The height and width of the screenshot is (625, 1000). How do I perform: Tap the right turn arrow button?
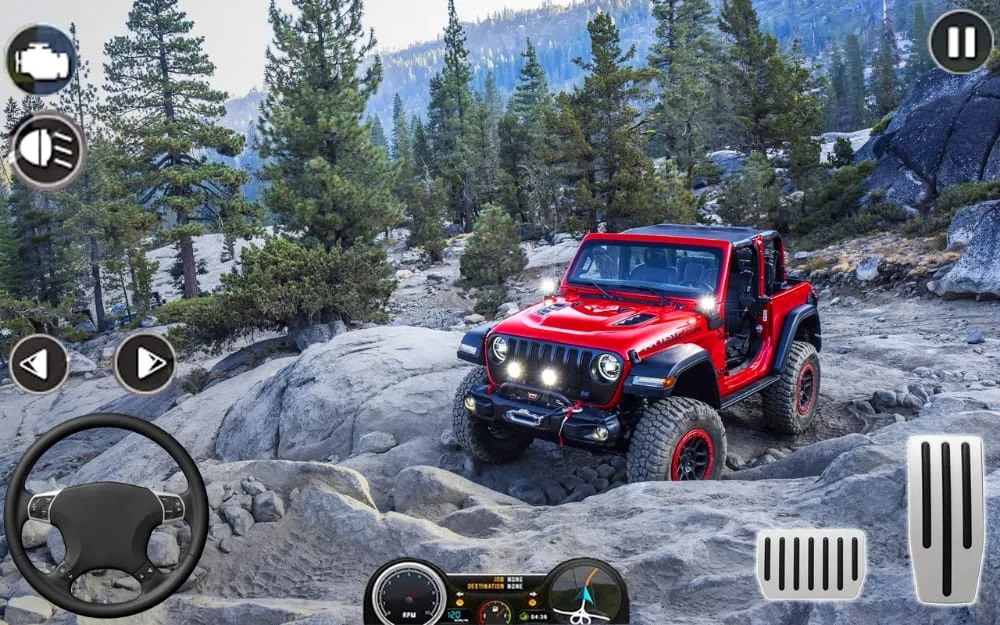coord(145,362)
